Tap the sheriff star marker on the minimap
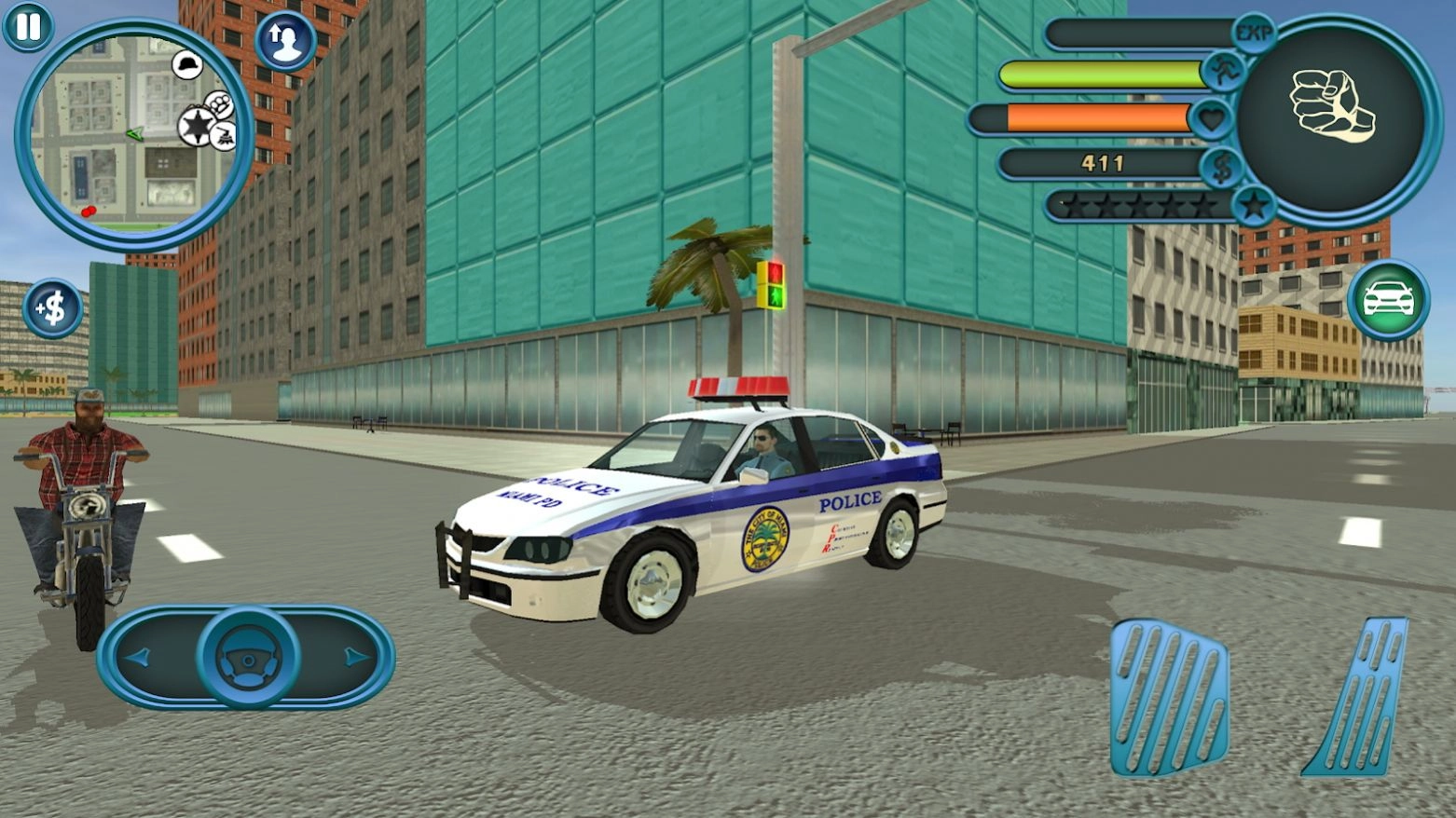 [195, 127]
